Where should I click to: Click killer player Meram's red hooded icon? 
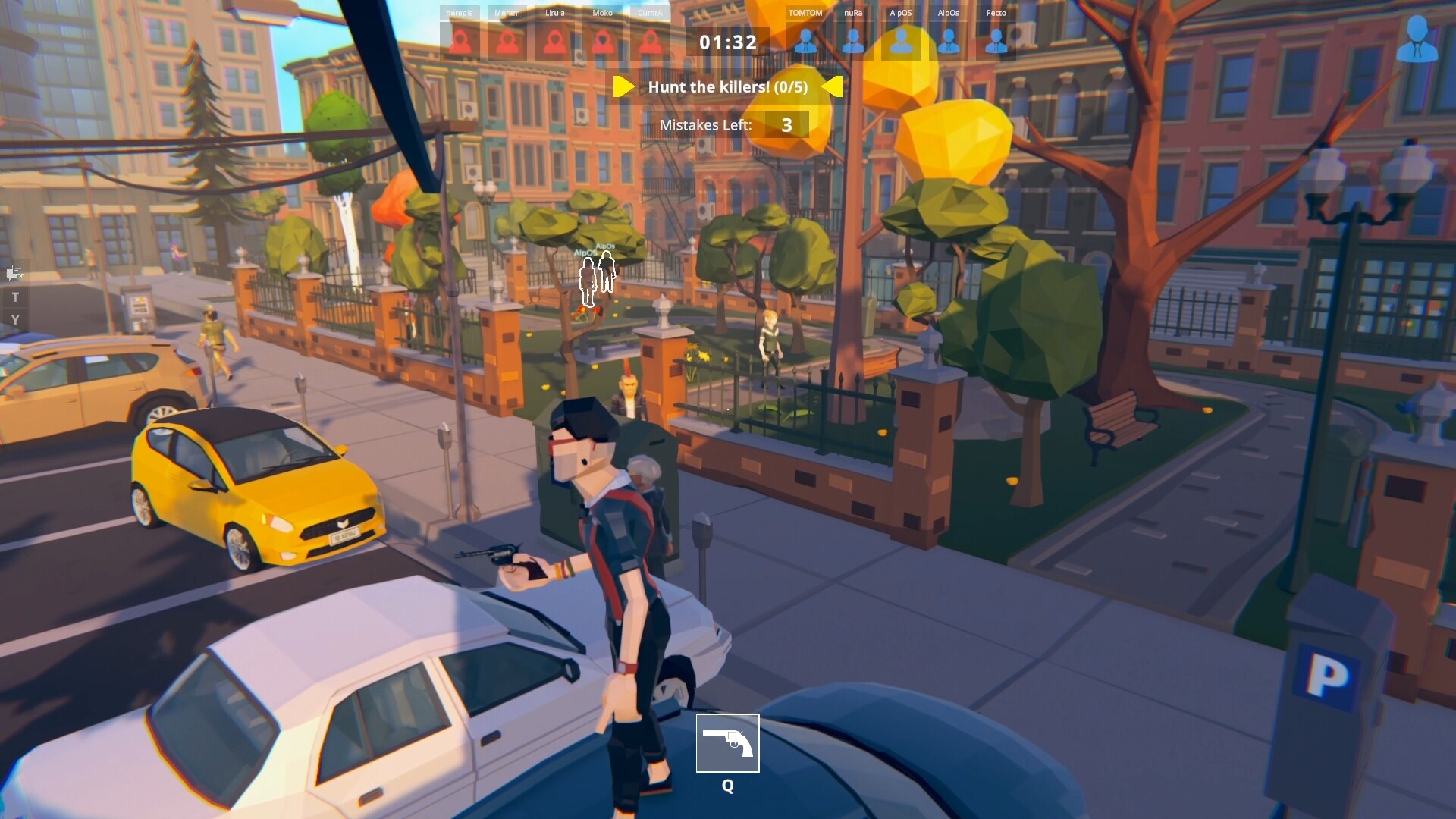tap(507, 42)
